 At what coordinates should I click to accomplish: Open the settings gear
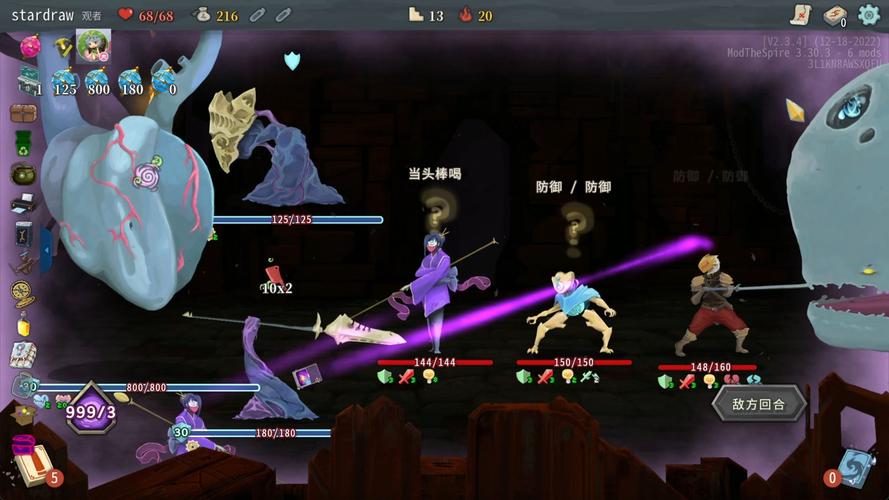tap(868, 15)
